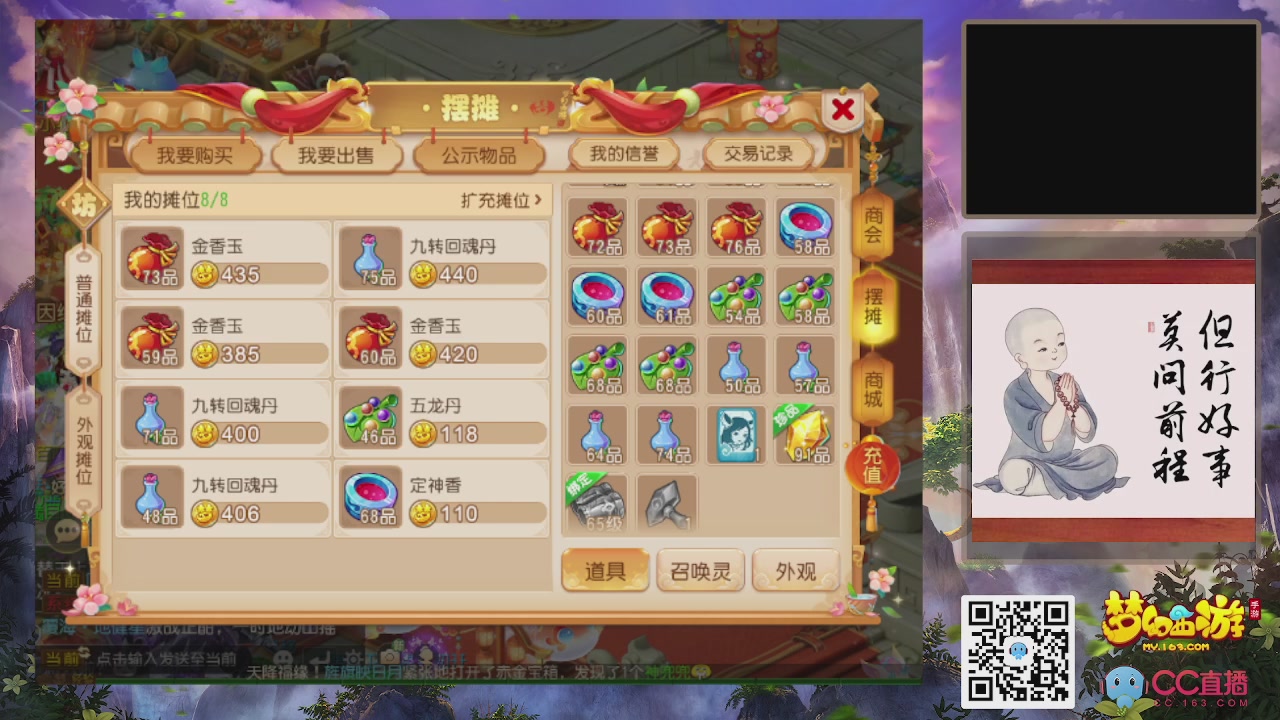
Task: Open 扩充摊位 to expand stall slots
Action: tap(497, 199)
